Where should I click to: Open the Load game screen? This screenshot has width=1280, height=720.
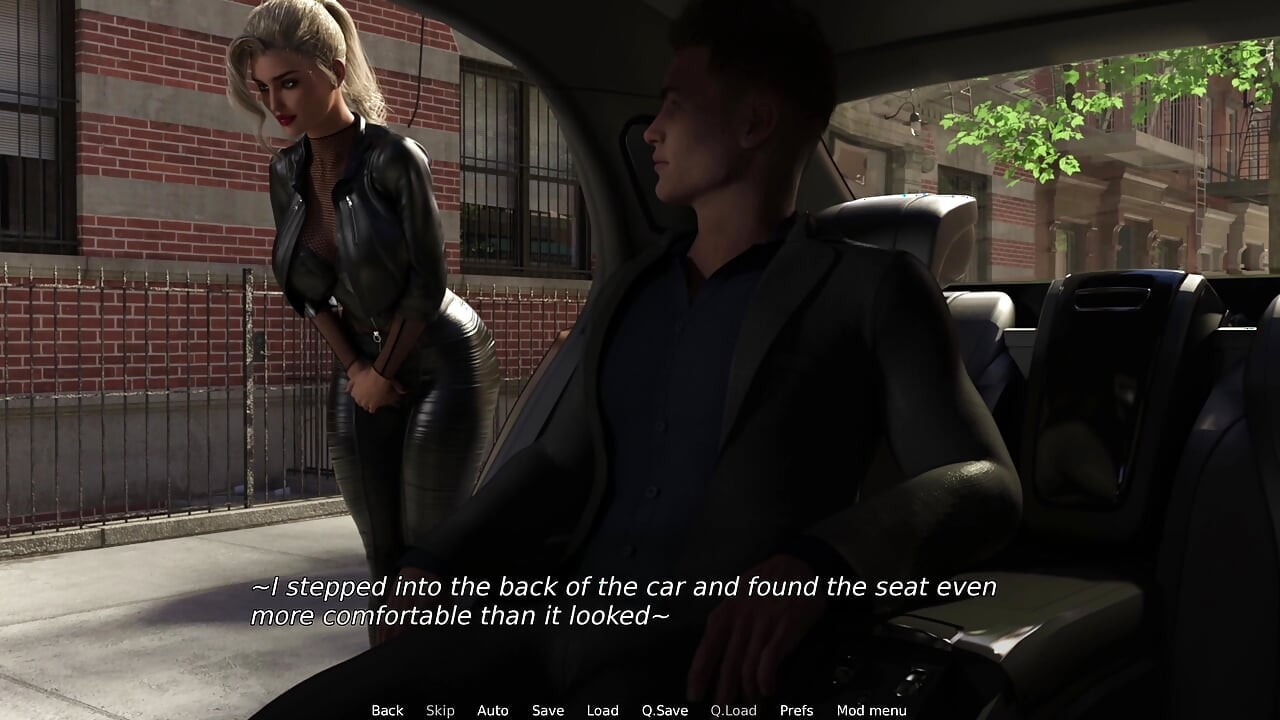602,710
